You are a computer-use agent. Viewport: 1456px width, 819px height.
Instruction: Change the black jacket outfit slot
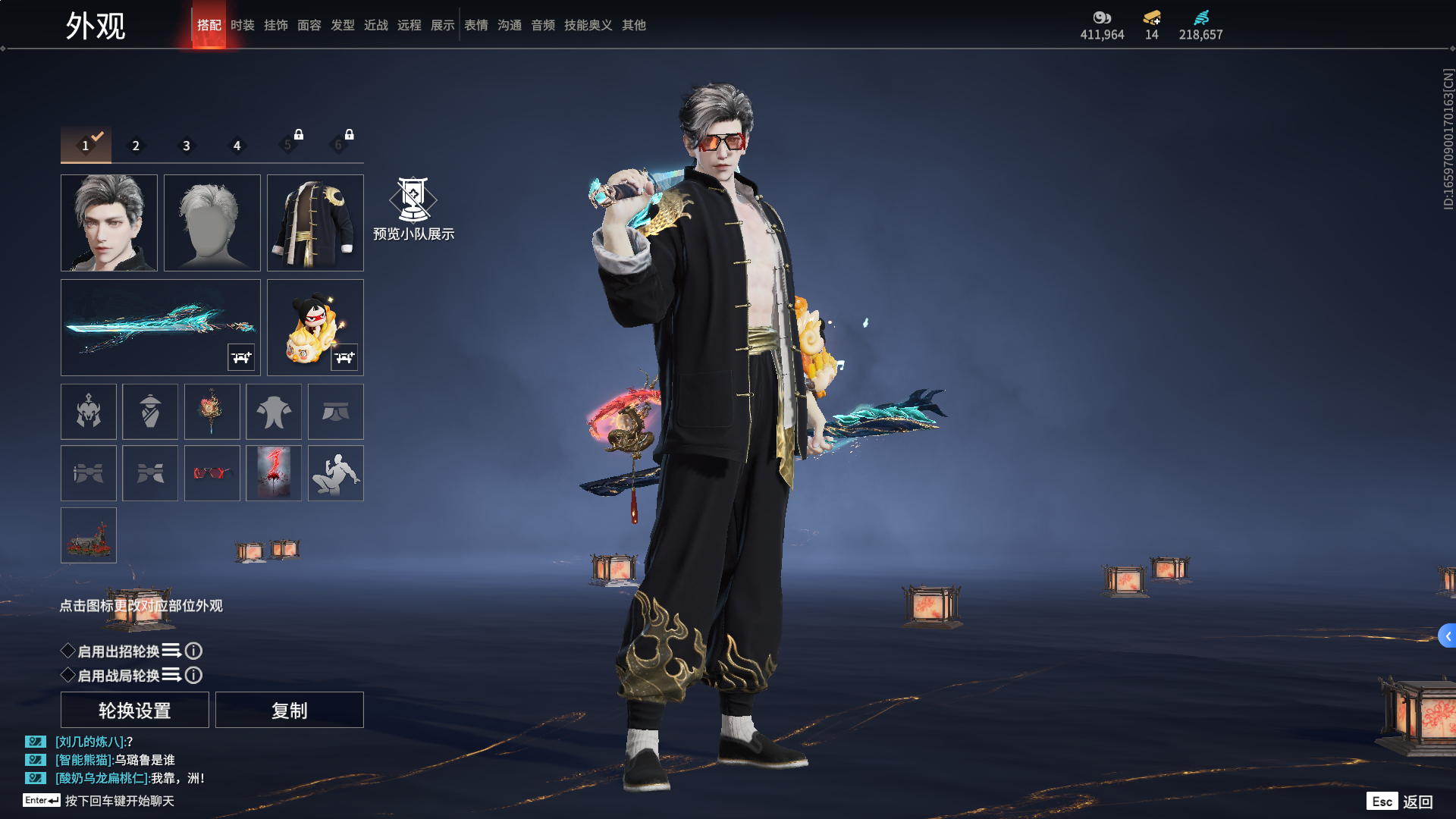click(x=315, y=223)
